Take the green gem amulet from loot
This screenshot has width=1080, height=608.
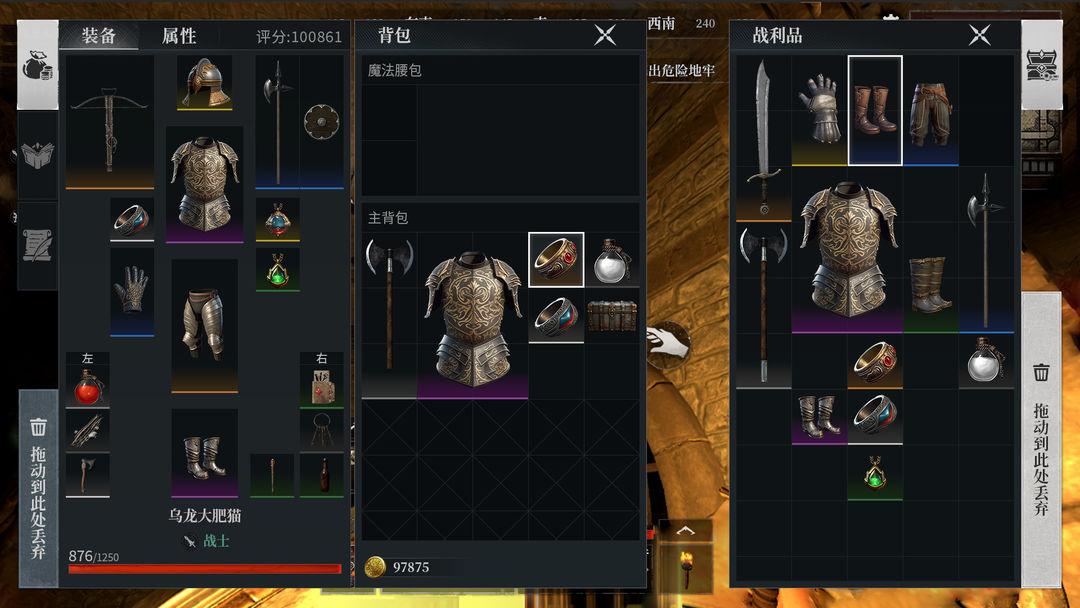coord(875,474)
